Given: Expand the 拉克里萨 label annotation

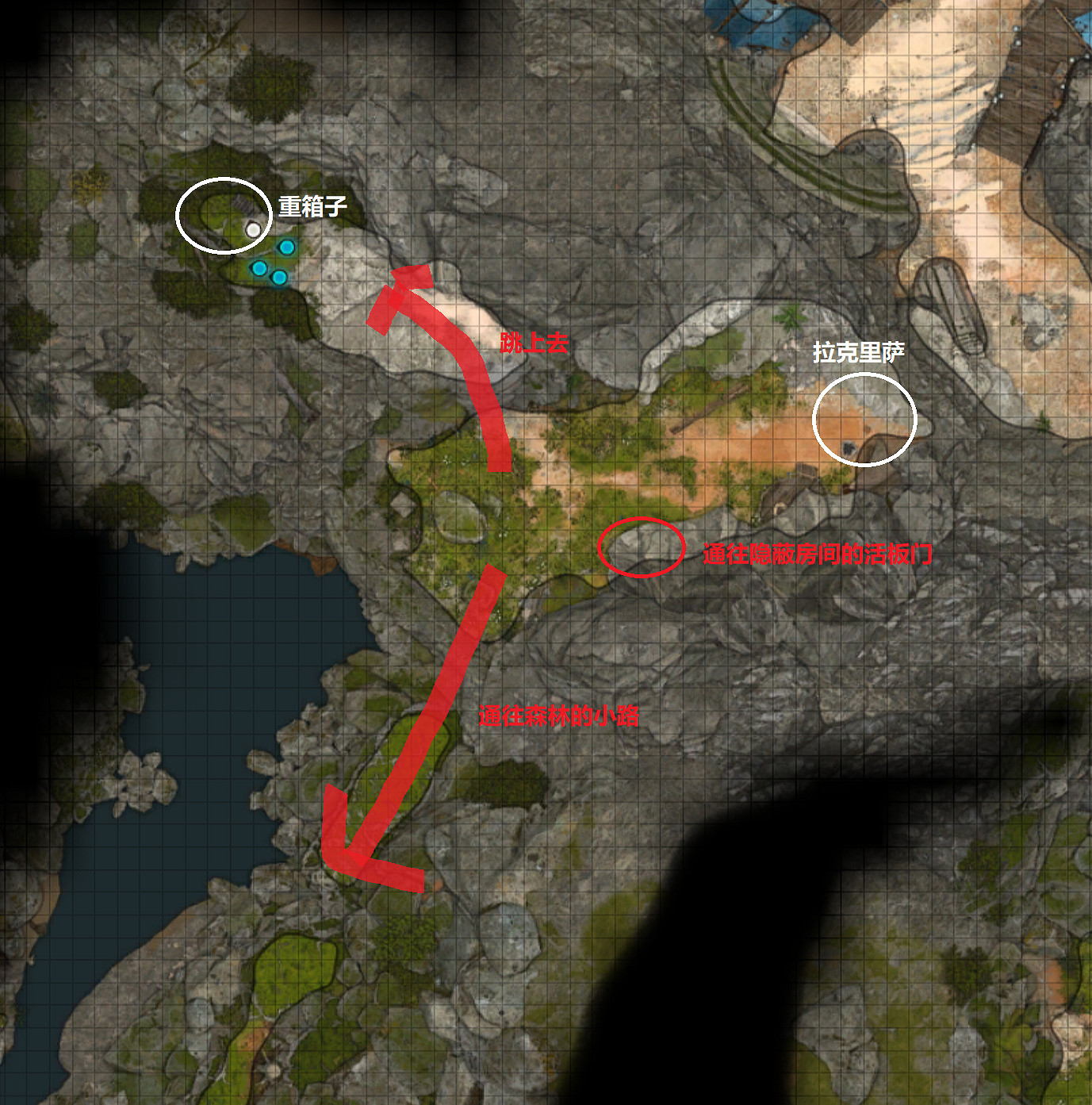Looking at the screenshot, I should [861, 349].
